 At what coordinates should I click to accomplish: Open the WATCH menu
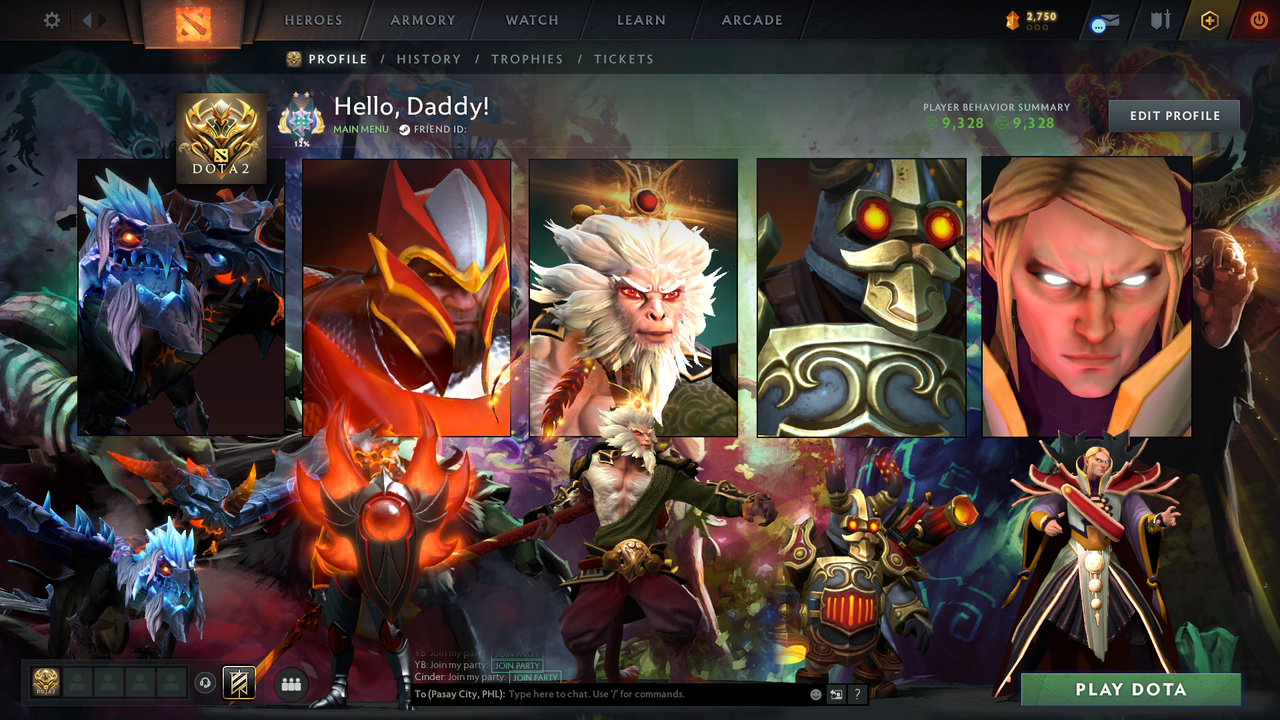point(531,20)
